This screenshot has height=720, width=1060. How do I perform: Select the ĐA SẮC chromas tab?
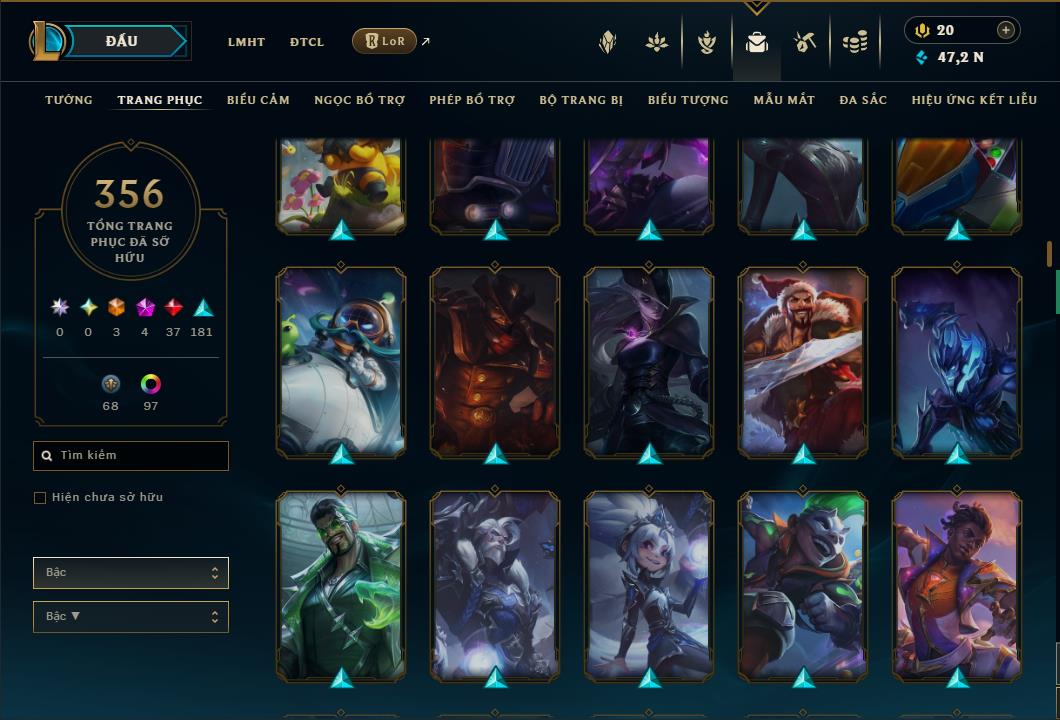tap(863, 100)
